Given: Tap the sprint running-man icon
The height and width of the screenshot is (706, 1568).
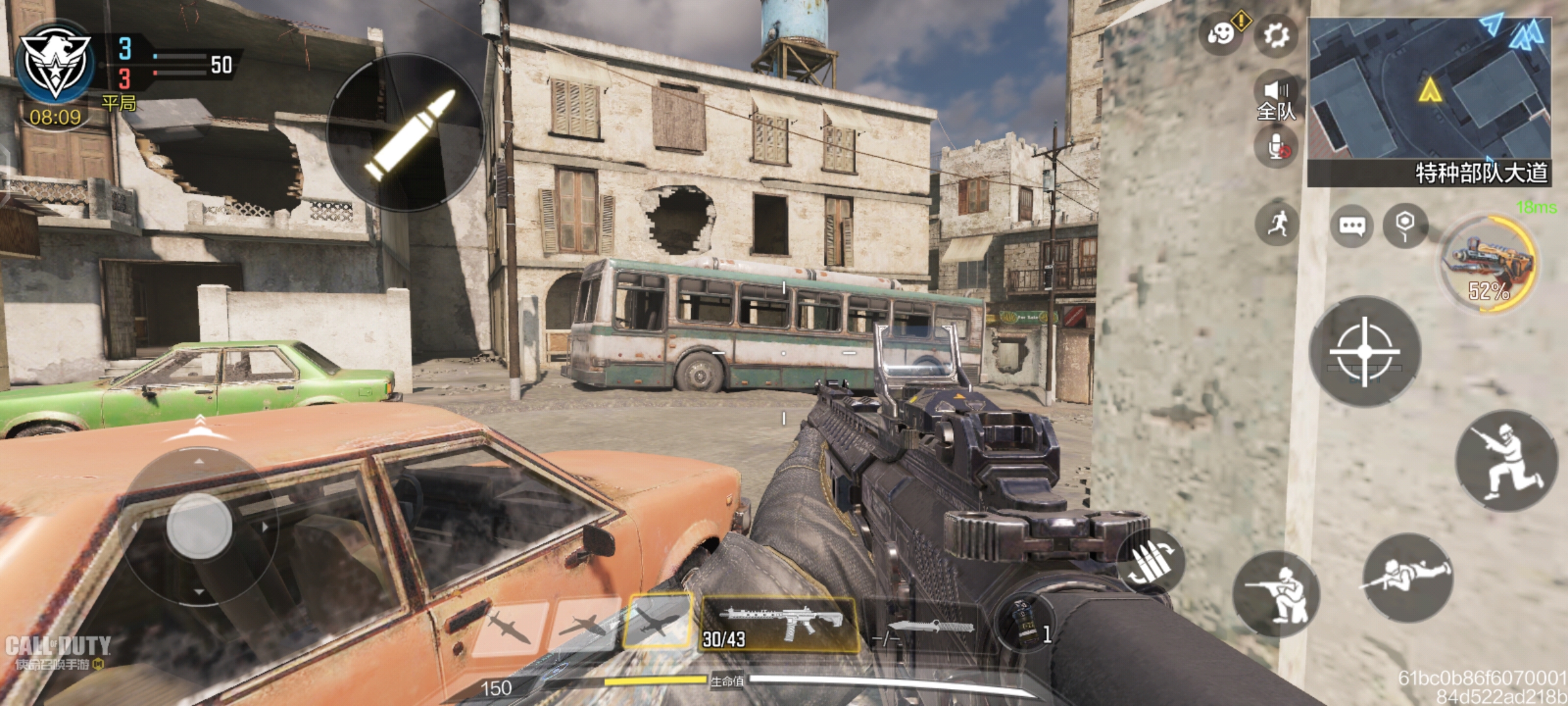Looking at the screenshot, I should point(1277,224).
